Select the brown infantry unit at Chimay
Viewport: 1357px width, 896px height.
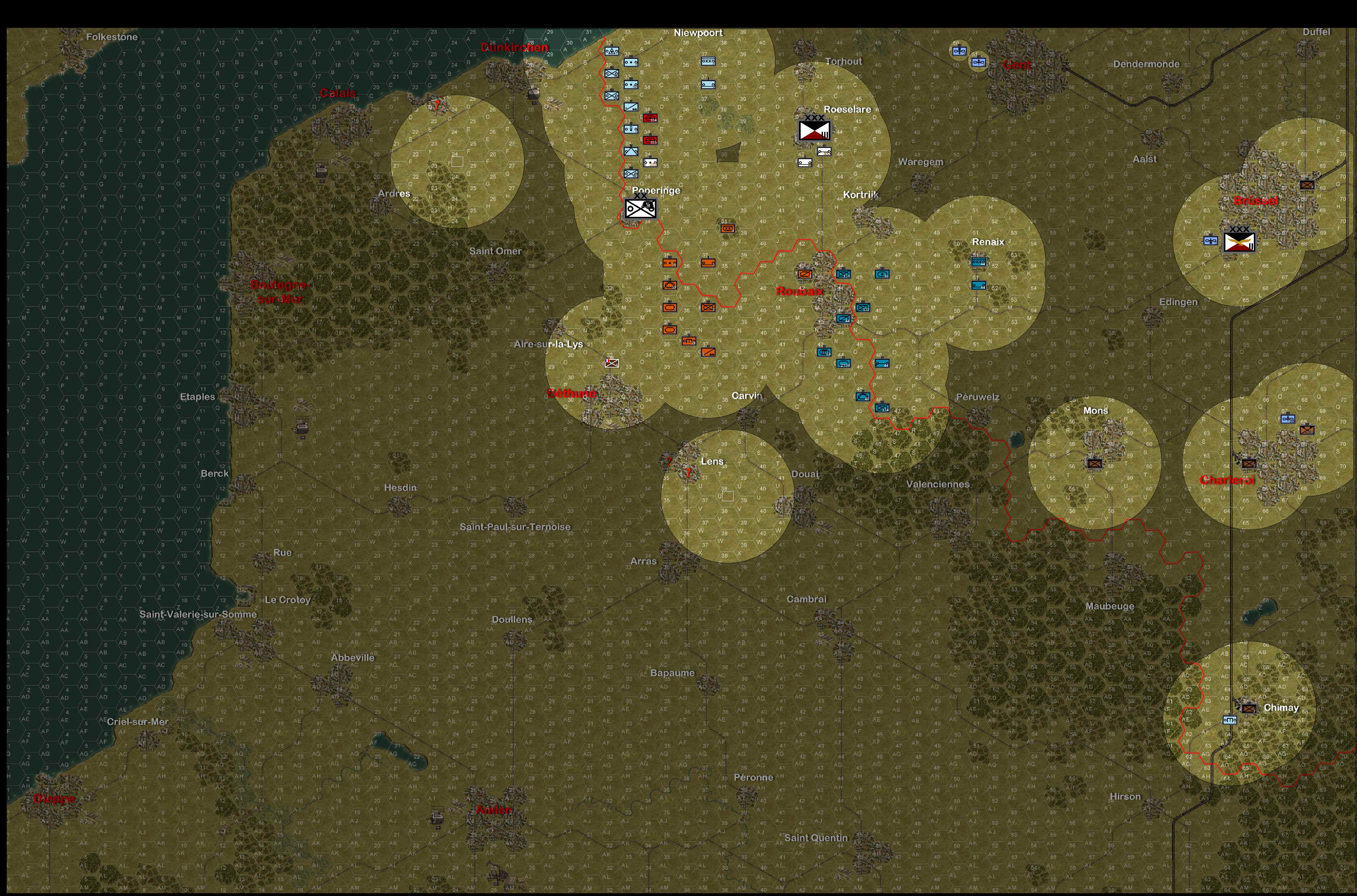(1249, 708)
